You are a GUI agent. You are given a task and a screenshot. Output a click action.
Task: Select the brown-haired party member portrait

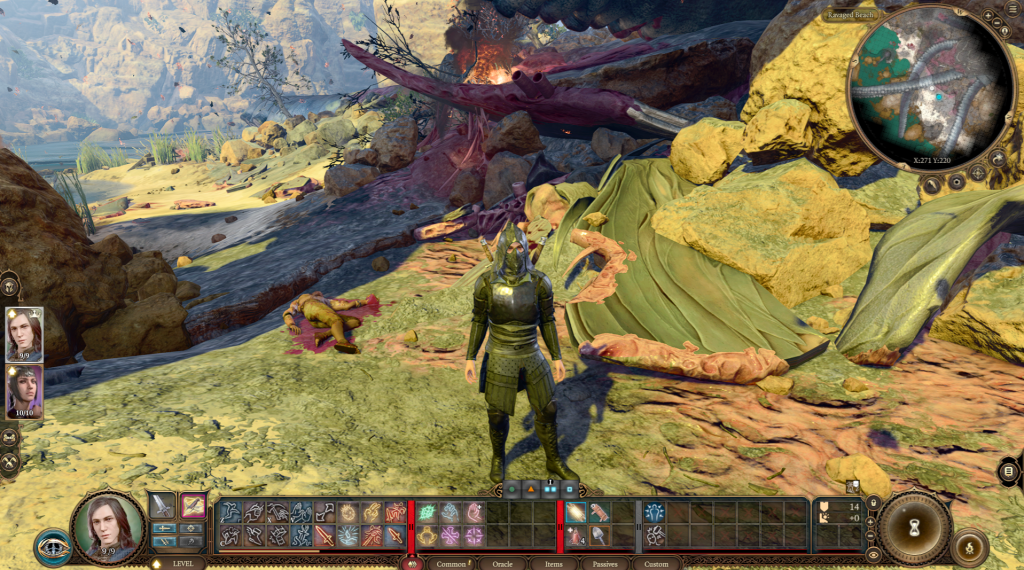24,334
